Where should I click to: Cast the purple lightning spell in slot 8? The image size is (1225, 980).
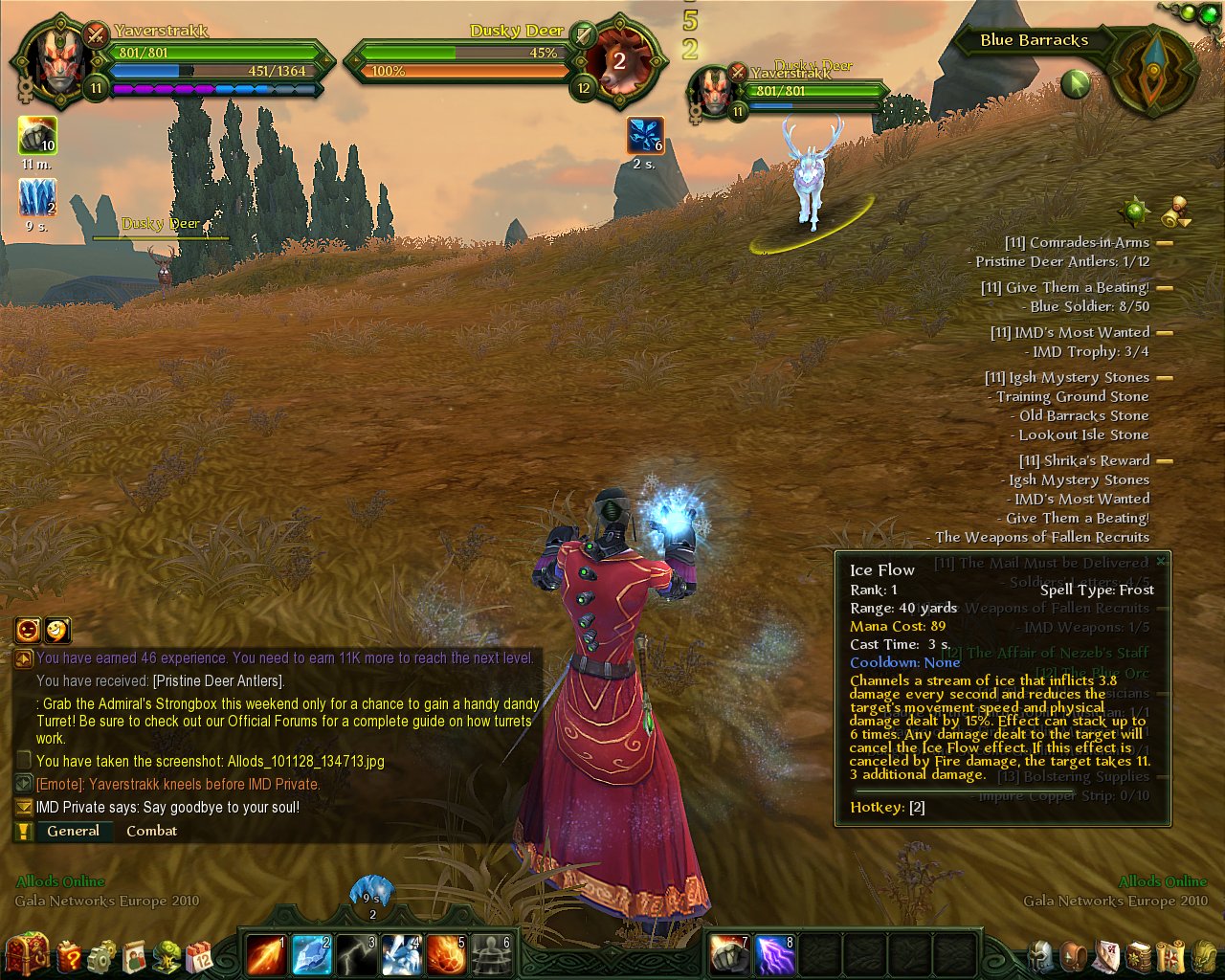[775, 954]
